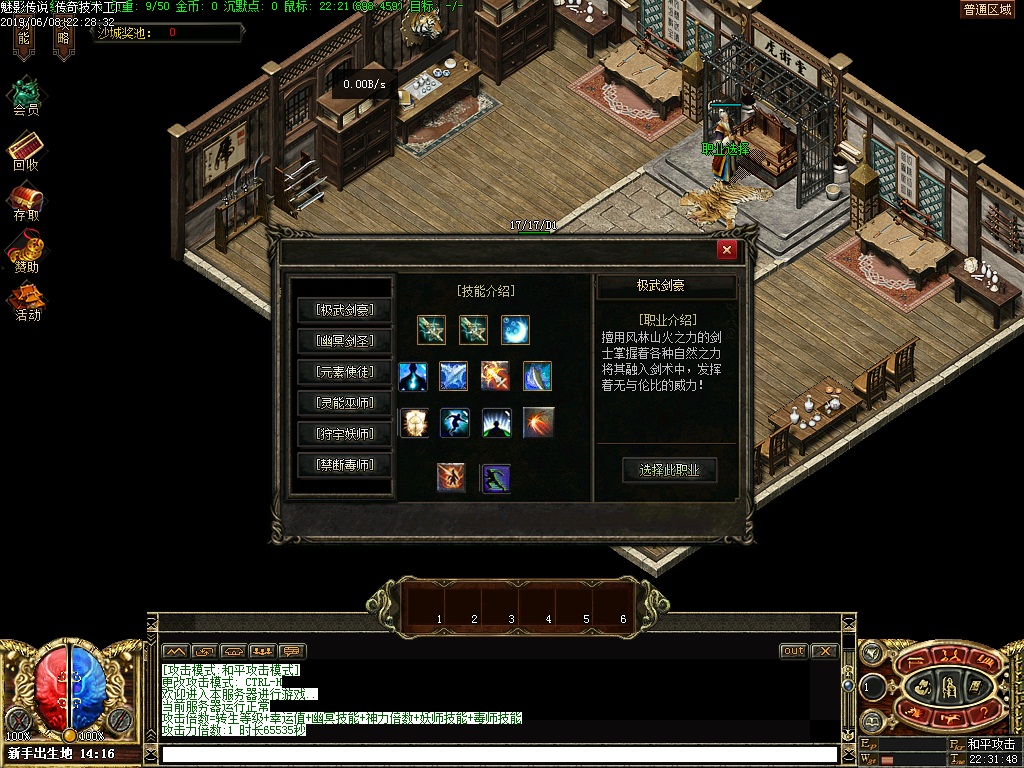Confirm with the 选择此职业 button
This screenshot has height=768, width=1024.
tap(669, 470)
